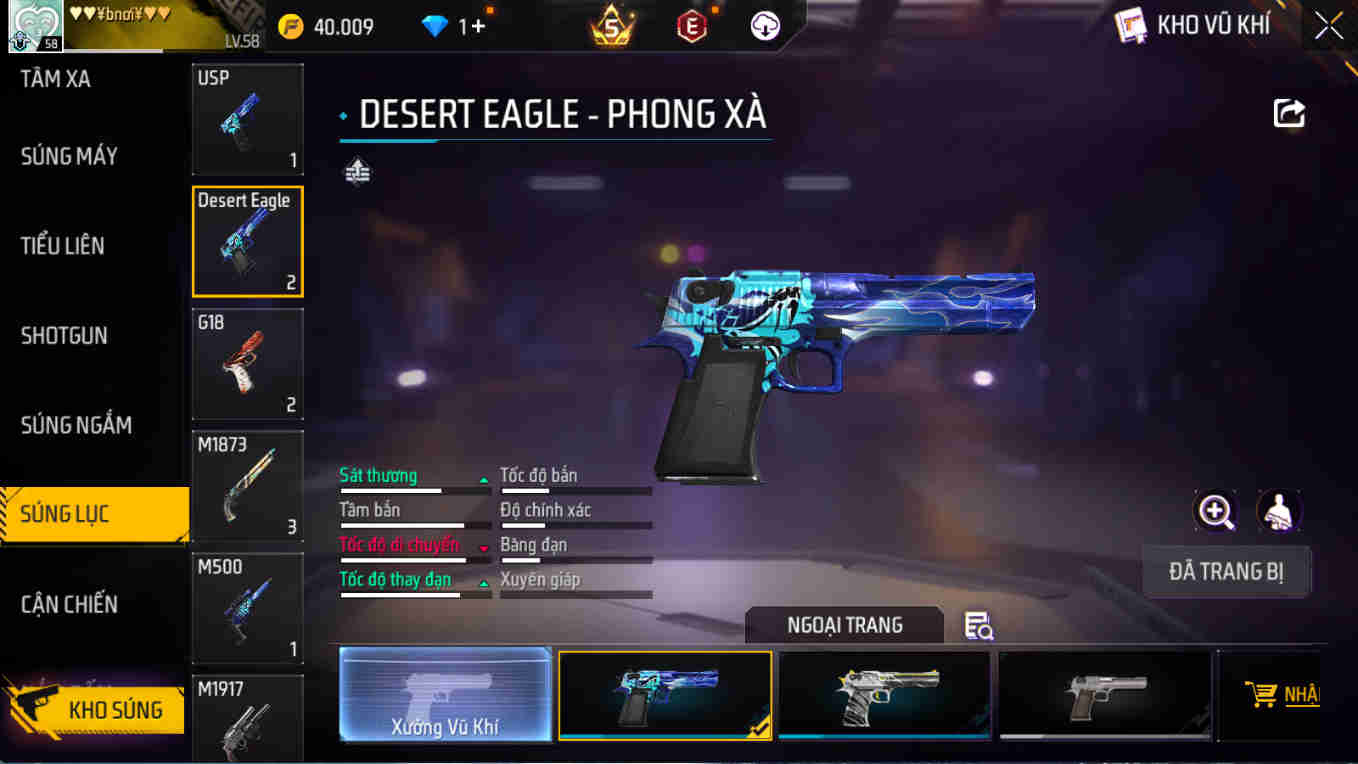
Task: Open the skin search list icon
Action: pos(977,624)
